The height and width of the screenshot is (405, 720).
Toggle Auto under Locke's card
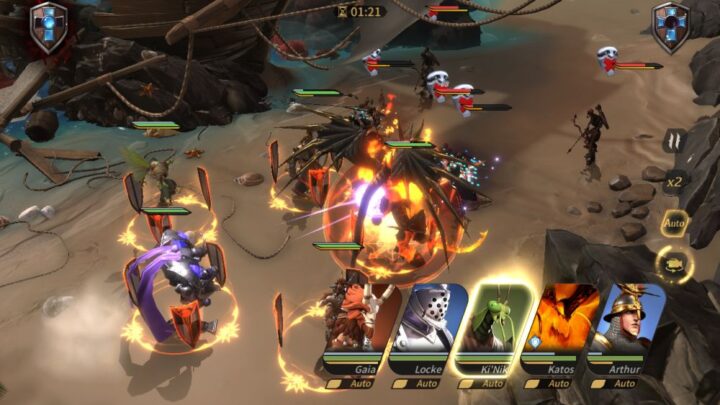pyautogui.click(x=421, y=383)
